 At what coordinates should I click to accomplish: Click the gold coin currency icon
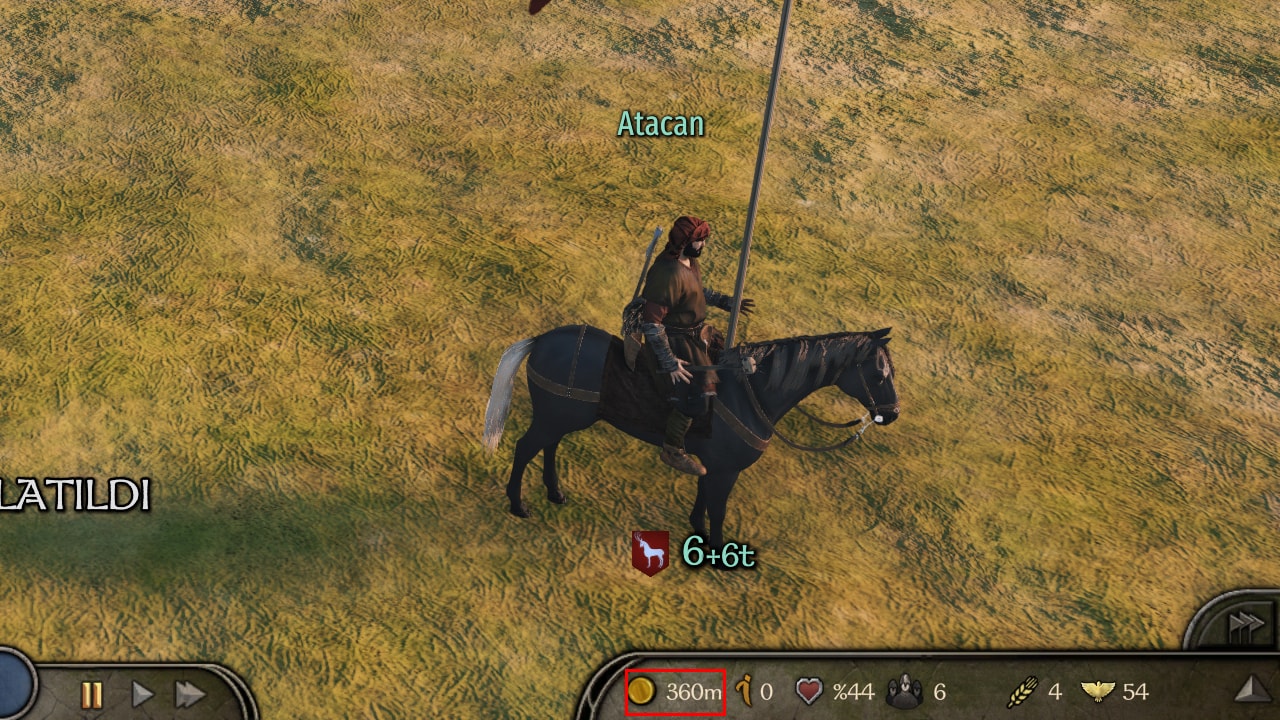pos(644,691)
